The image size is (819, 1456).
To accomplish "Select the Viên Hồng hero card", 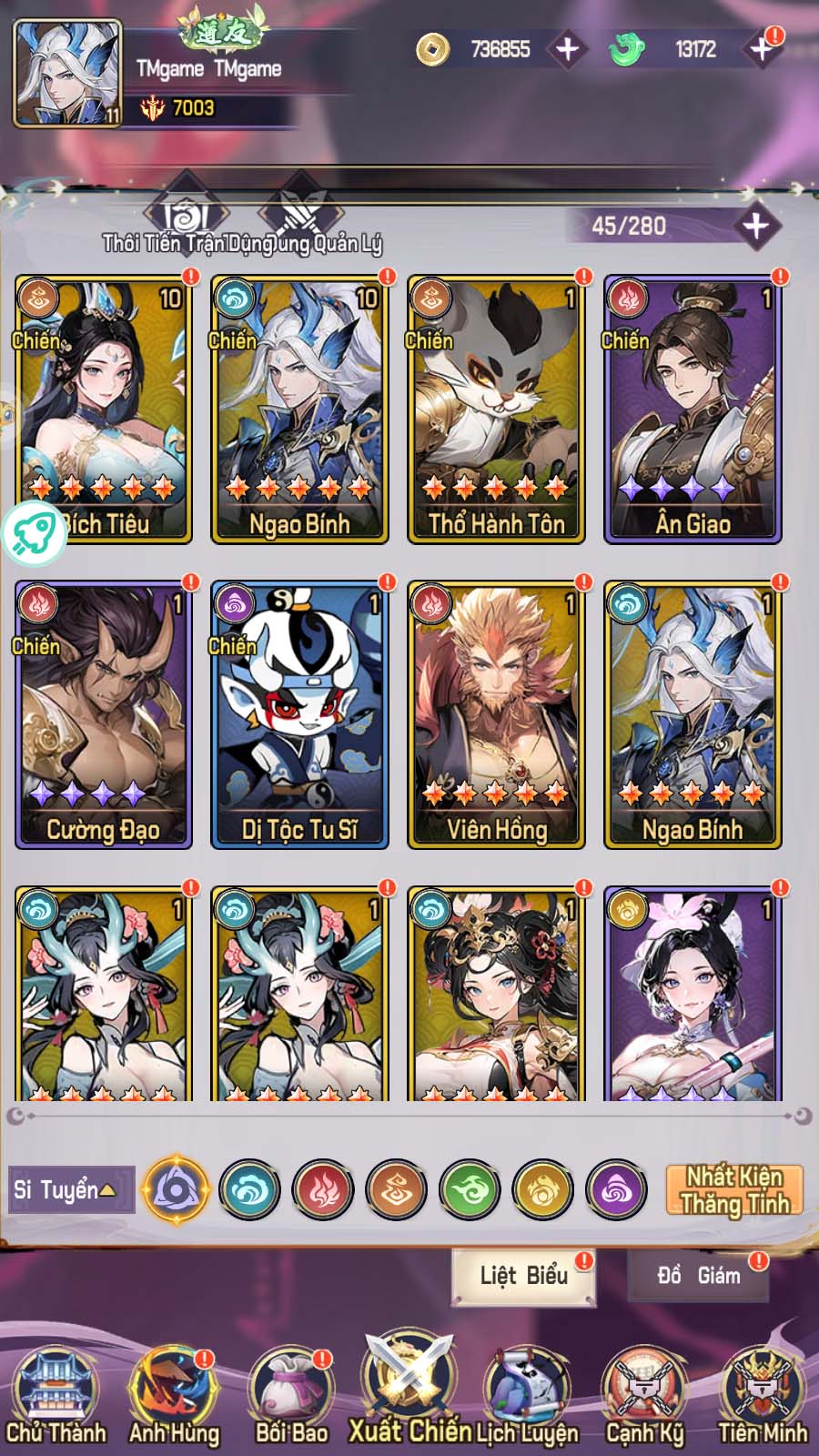I will (x=496, y=715).
